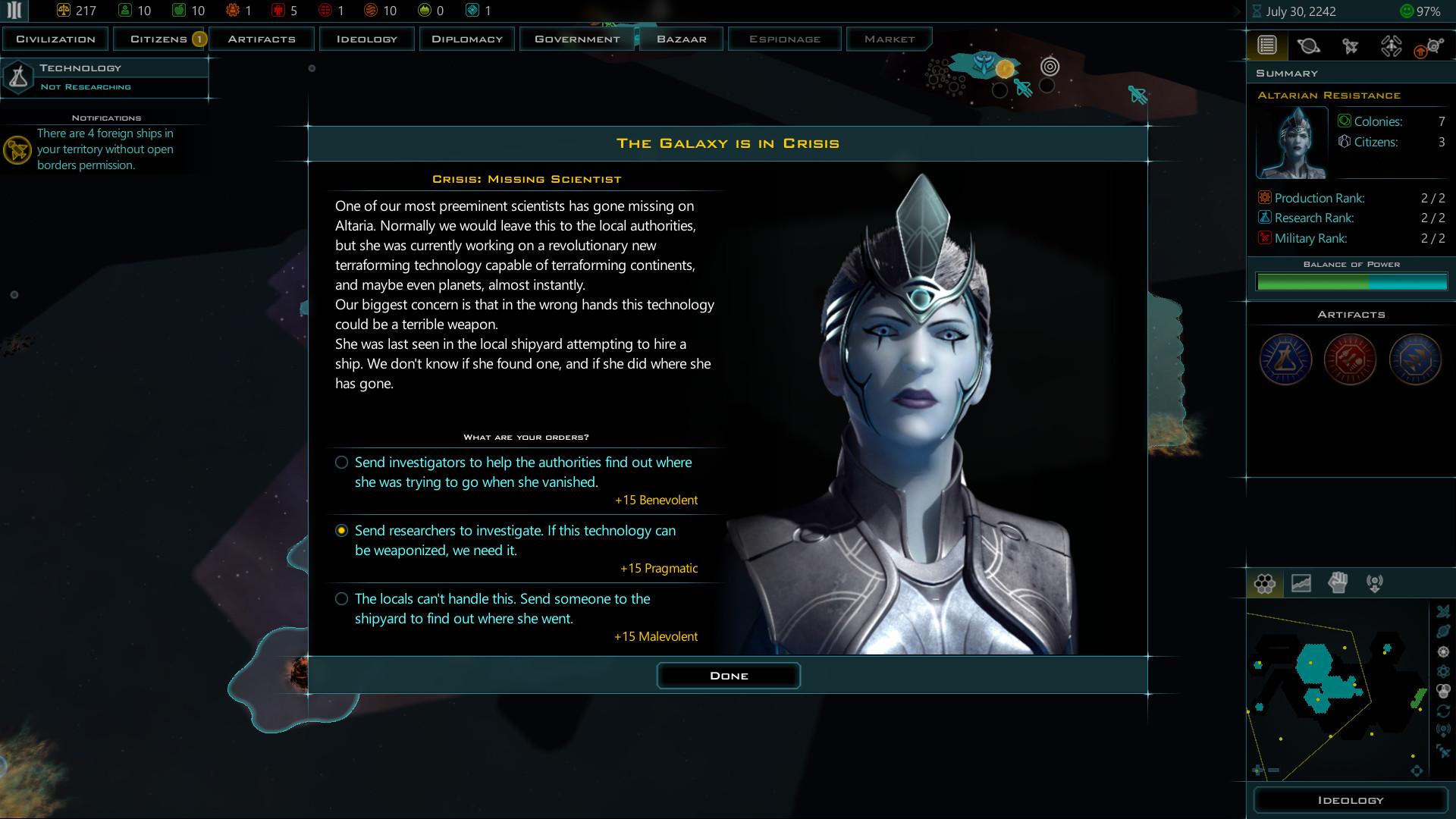Click the Technology beaker icon near Not Researching
This screenshot has height=819, width=1456.
(17, 76)
